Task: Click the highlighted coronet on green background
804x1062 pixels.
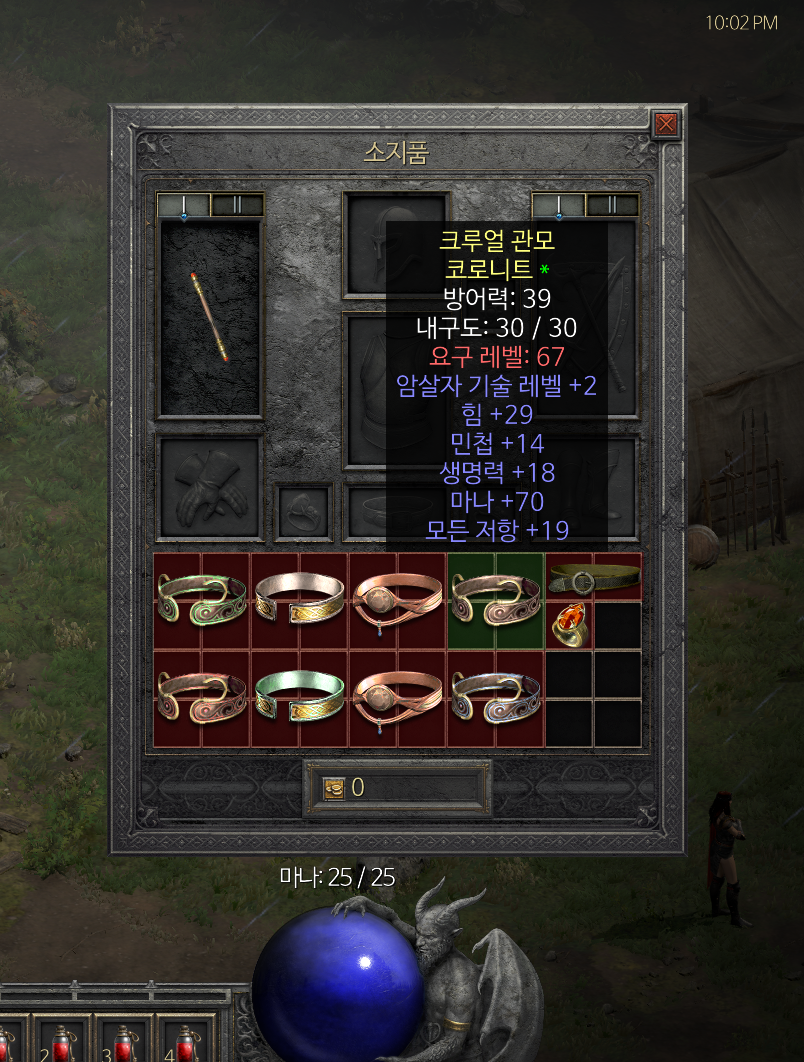Action: (495, 600)
